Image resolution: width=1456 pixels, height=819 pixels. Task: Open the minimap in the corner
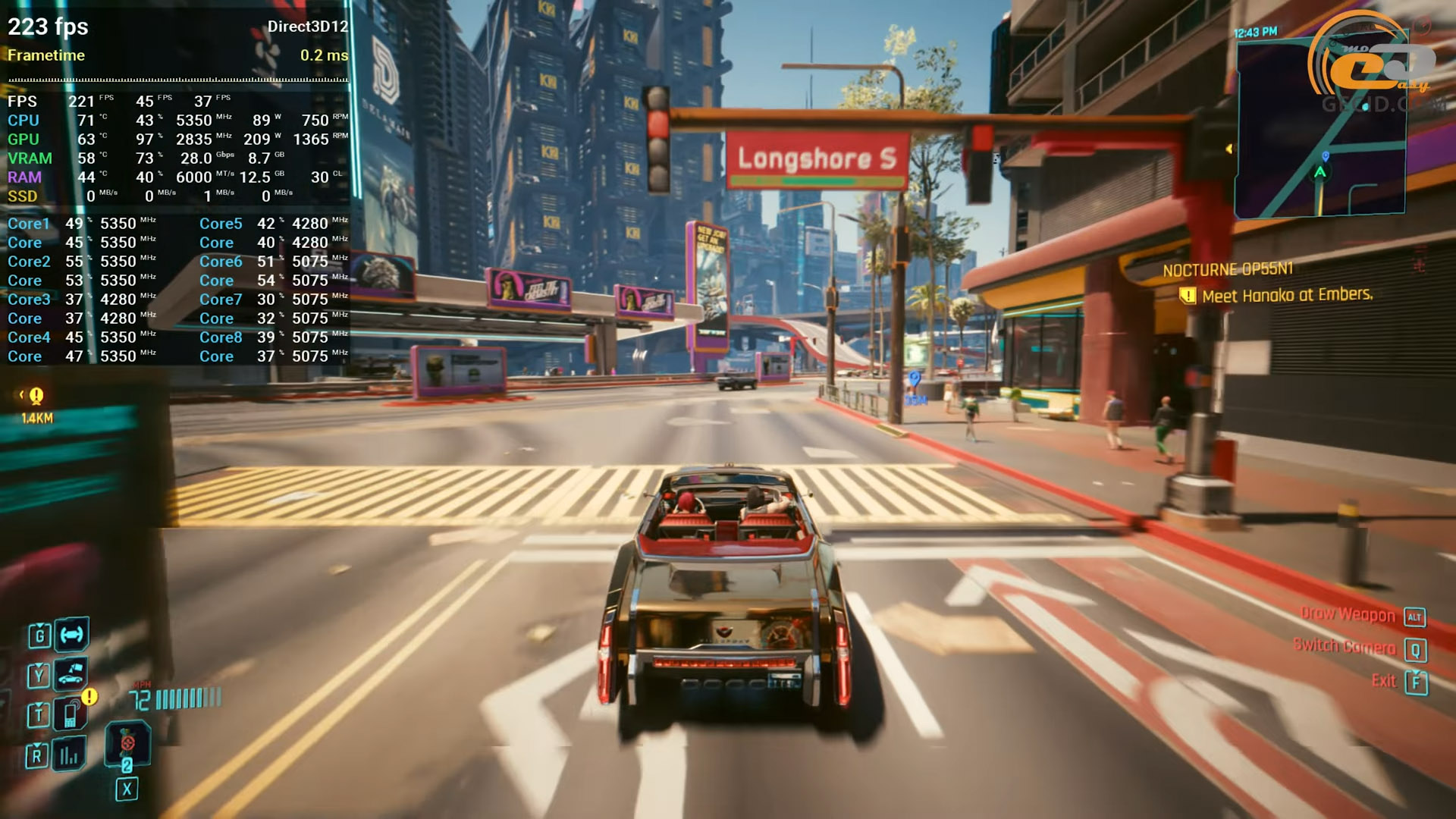pyautogui.click(x=1320, y=127)
